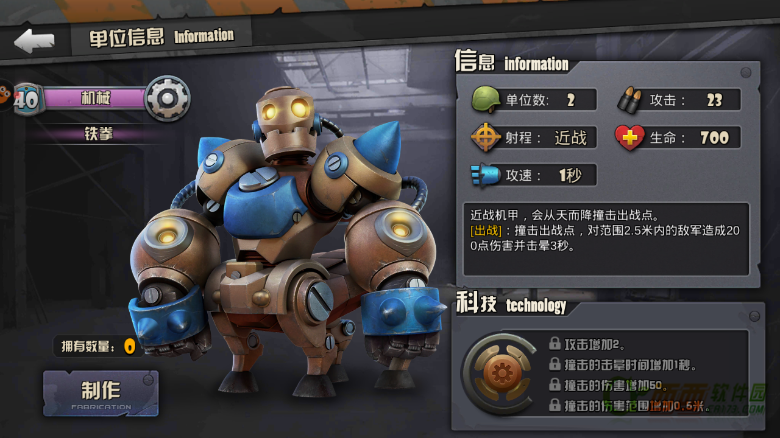
Task: Choose the locked 撞击的伤害增加50 tech row
Action: pos(615,385)
